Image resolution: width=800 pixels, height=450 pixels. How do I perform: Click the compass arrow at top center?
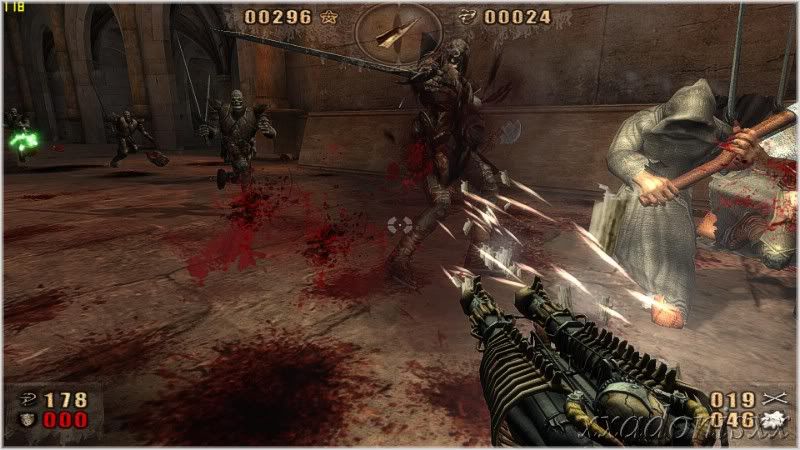[391, 31]
